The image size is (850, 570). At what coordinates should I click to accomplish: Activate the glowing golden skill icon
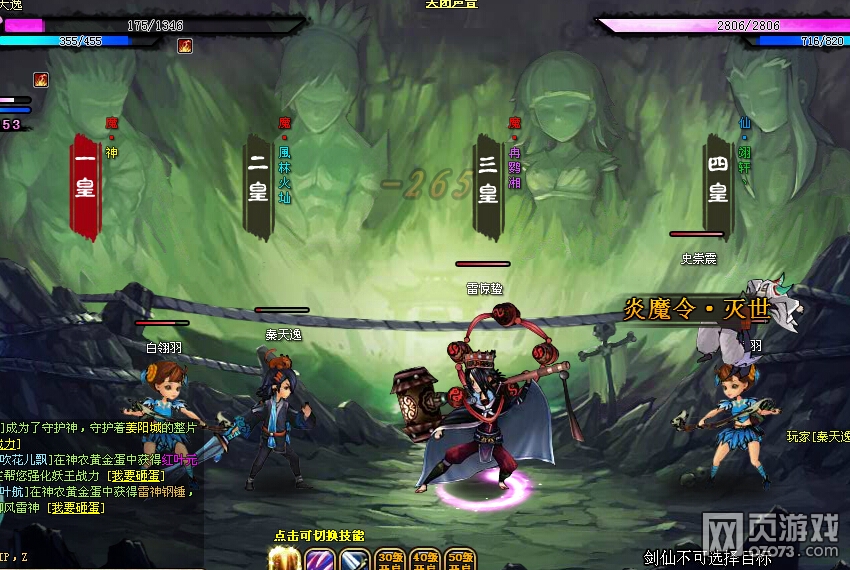(284, 559)
